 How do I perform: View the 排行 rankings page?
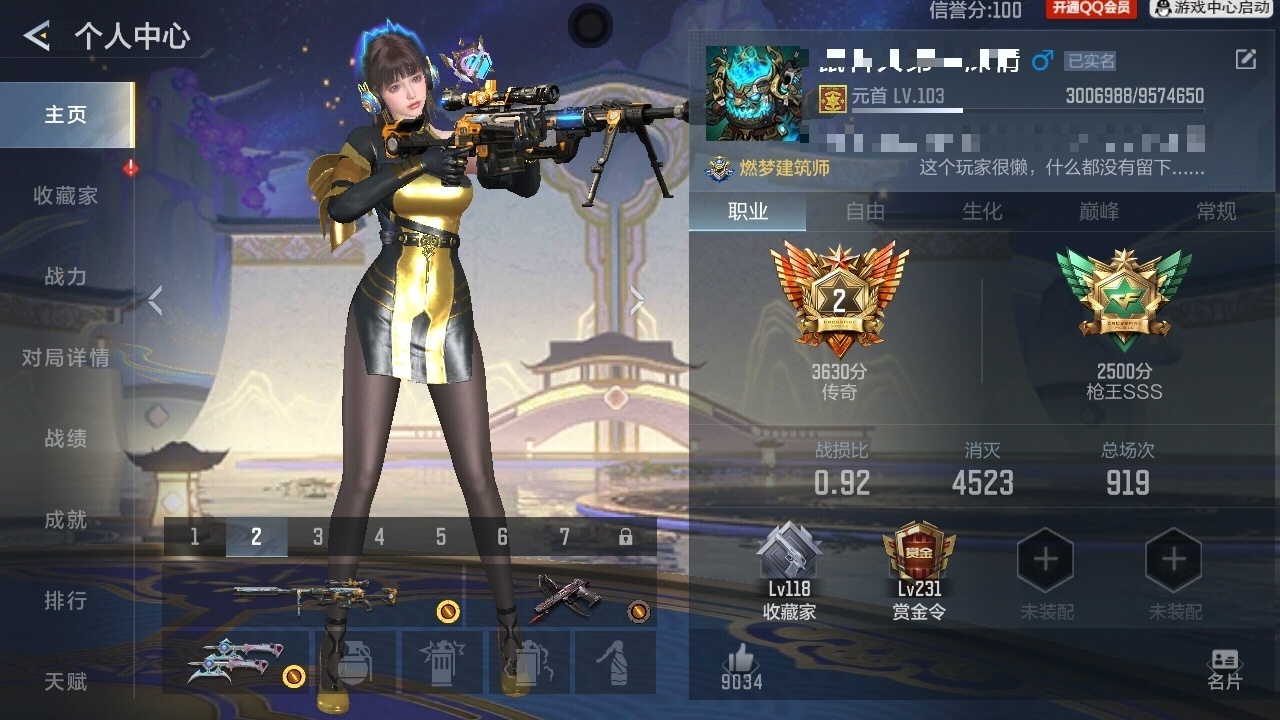[66, 601]
